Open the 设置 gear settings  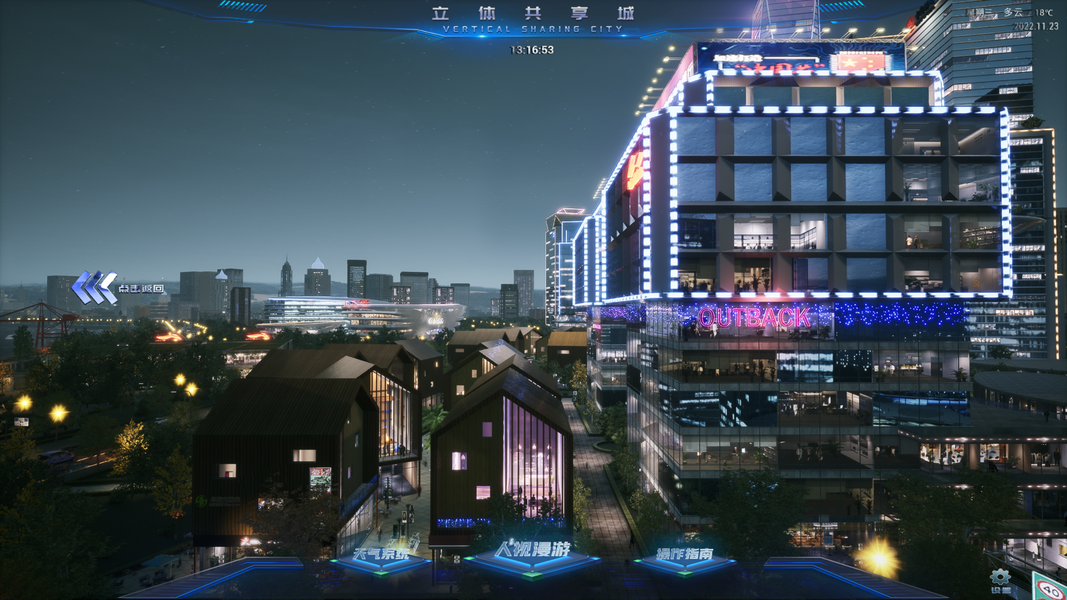pyautogui.click(x=999, y=578)
